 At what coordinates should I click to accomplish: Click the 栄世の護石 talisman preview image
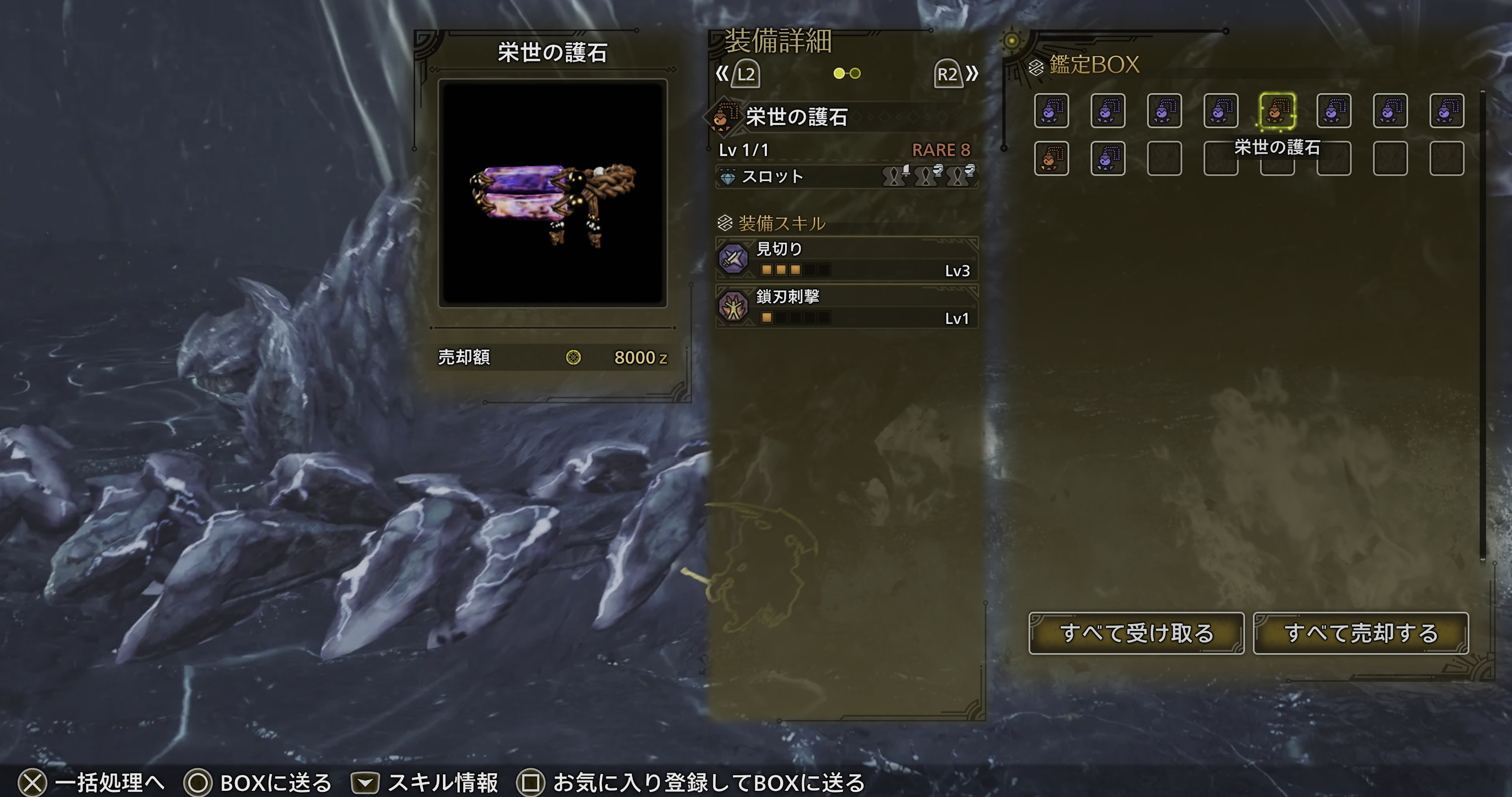tap(552, 193)
